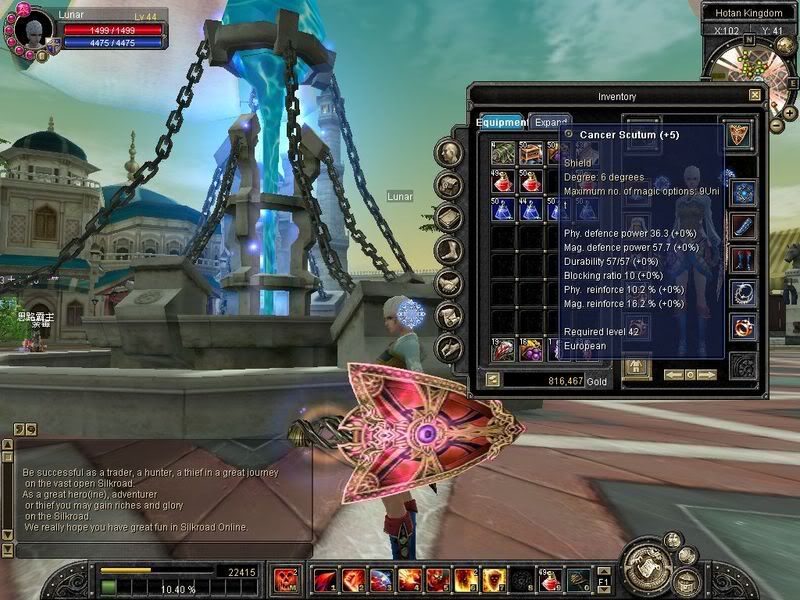800x600 pixels.
Task: Rotate character preview with the right arrow
Action: [707, 374]
